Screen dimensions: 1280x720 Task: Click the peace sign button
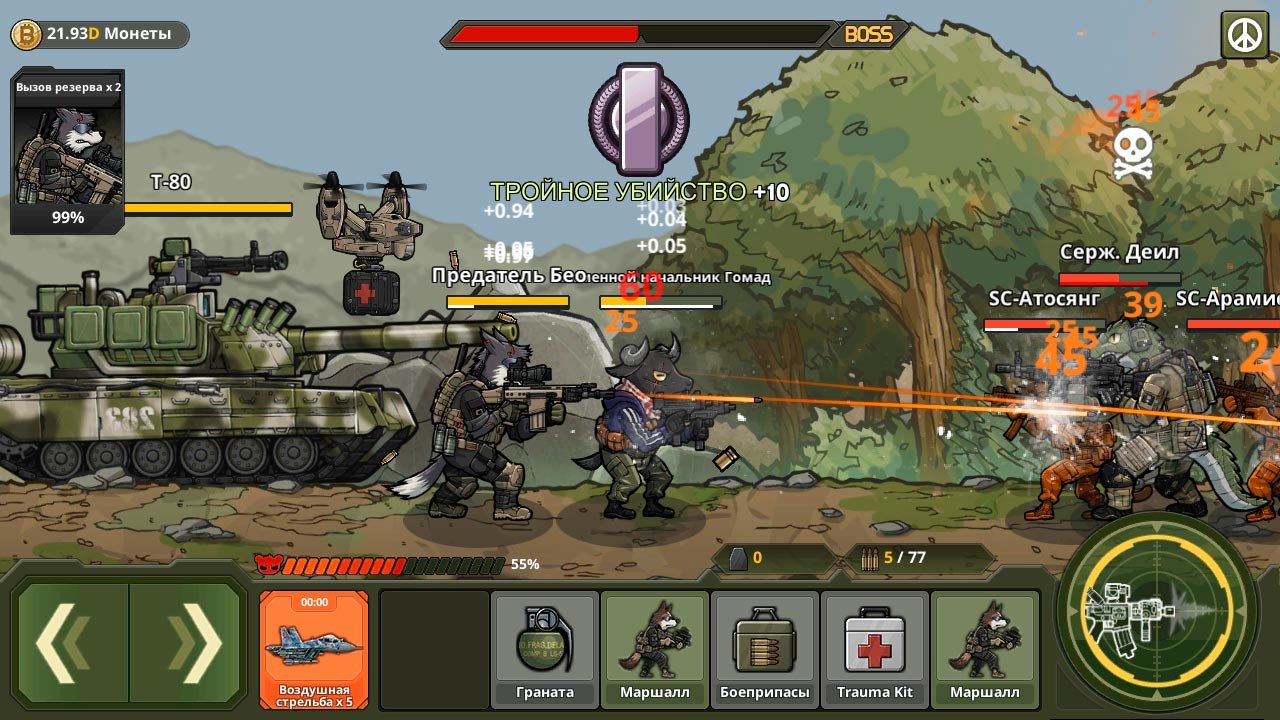coord(1244,35)
